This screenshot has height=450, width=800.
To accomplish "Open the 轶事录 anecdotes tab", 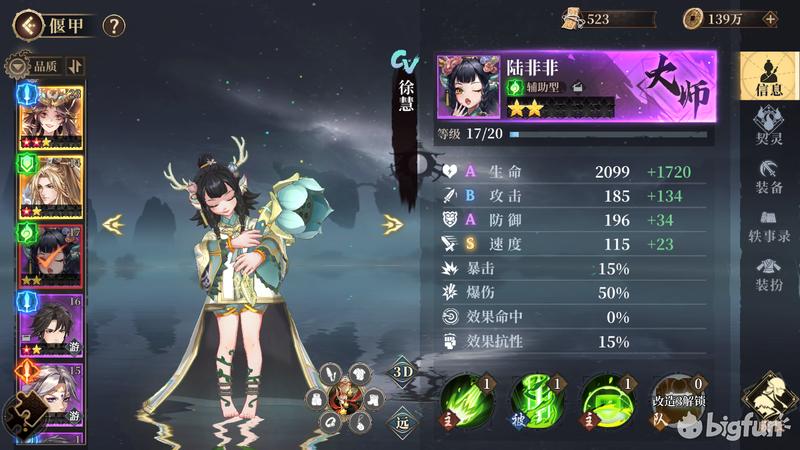I will coord(769,226).
